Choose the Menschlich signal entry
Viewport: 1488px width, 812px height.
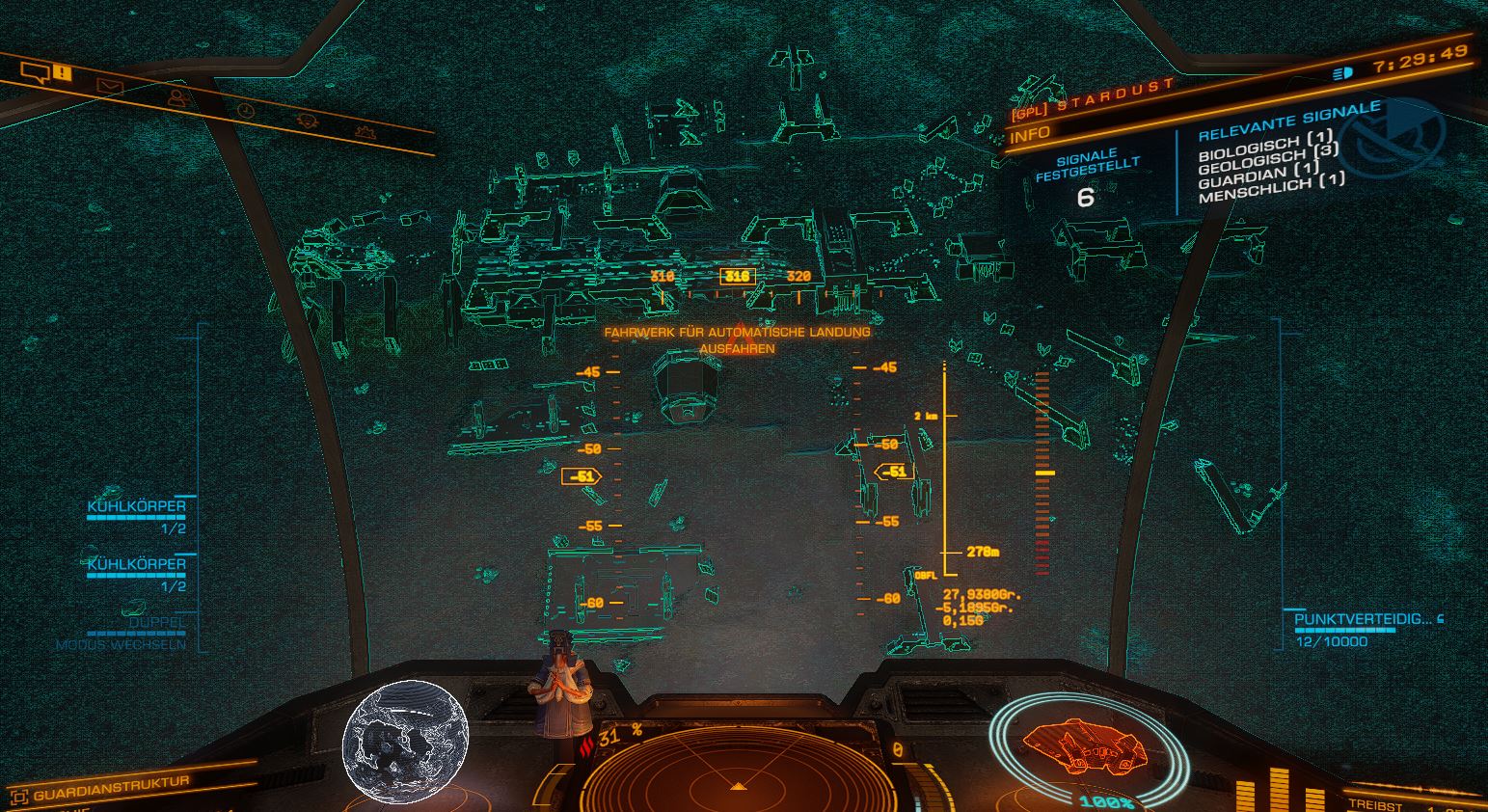pyautogui.click(x=1271, y=187)
